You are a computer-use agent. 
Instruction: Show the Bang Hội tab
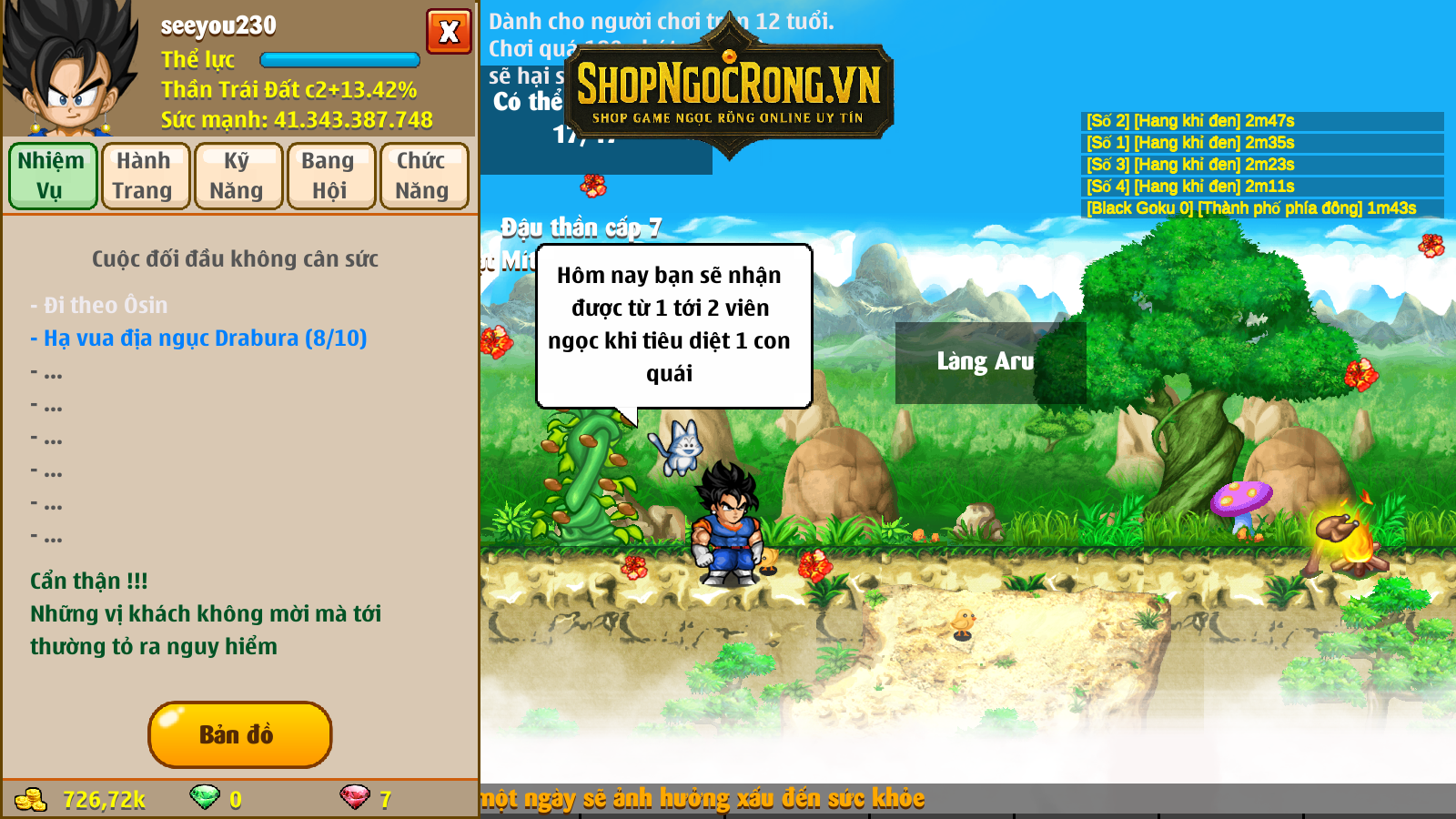click(x=331, y=176)
